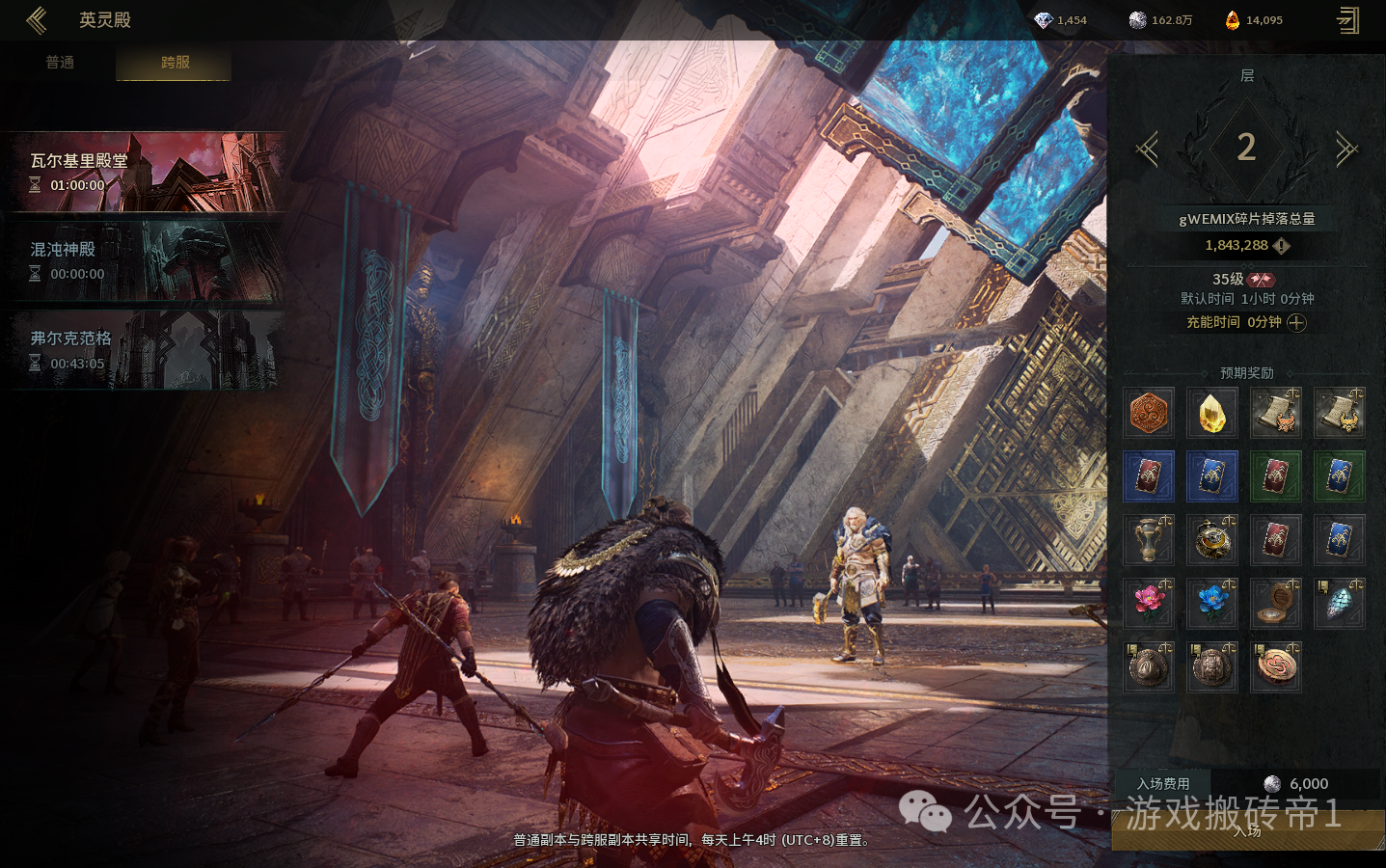This screenshot has width=1386, height=868.
Task: Inspect the urn vase reward item
Action: pyautogui.click(x=1149, y=539)
